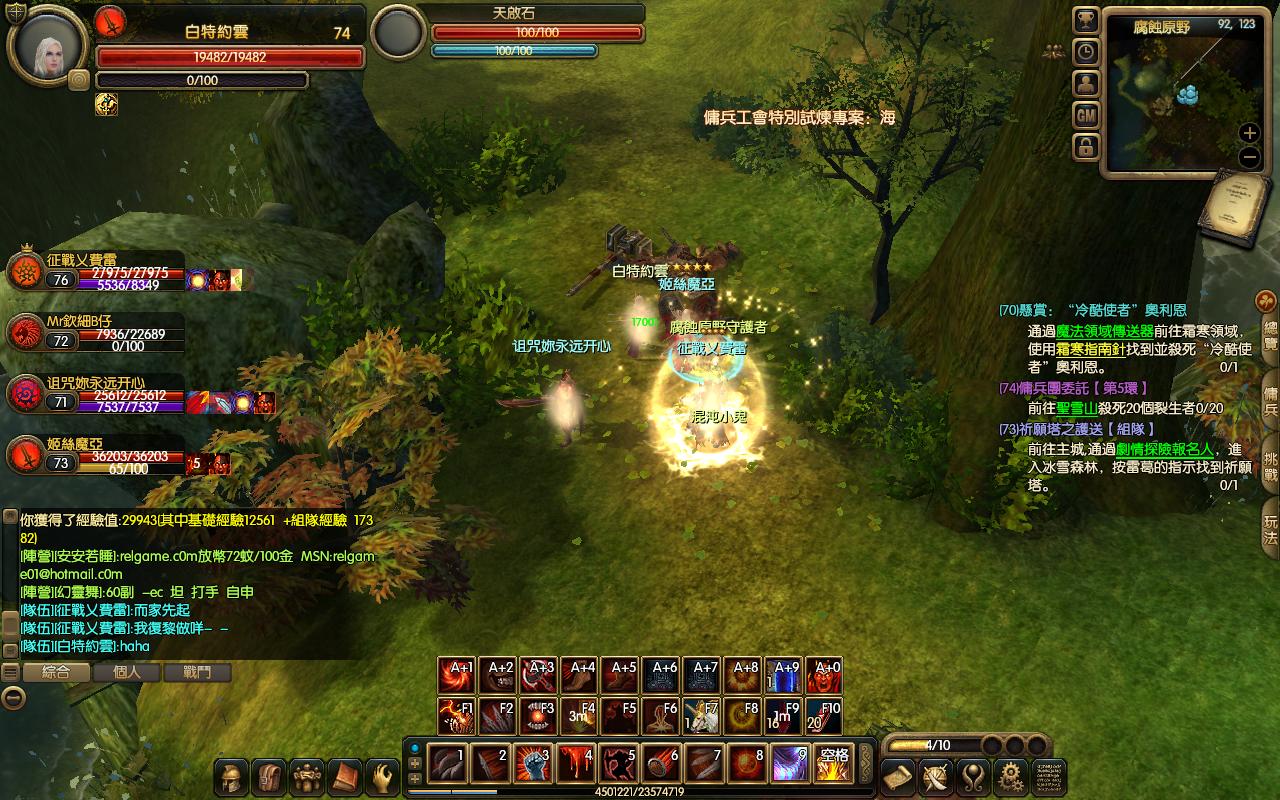Zoom in the minimap with plus button
Image resolution: width=1280 pixels, height=800 pixels.
tap(1249, 133)
